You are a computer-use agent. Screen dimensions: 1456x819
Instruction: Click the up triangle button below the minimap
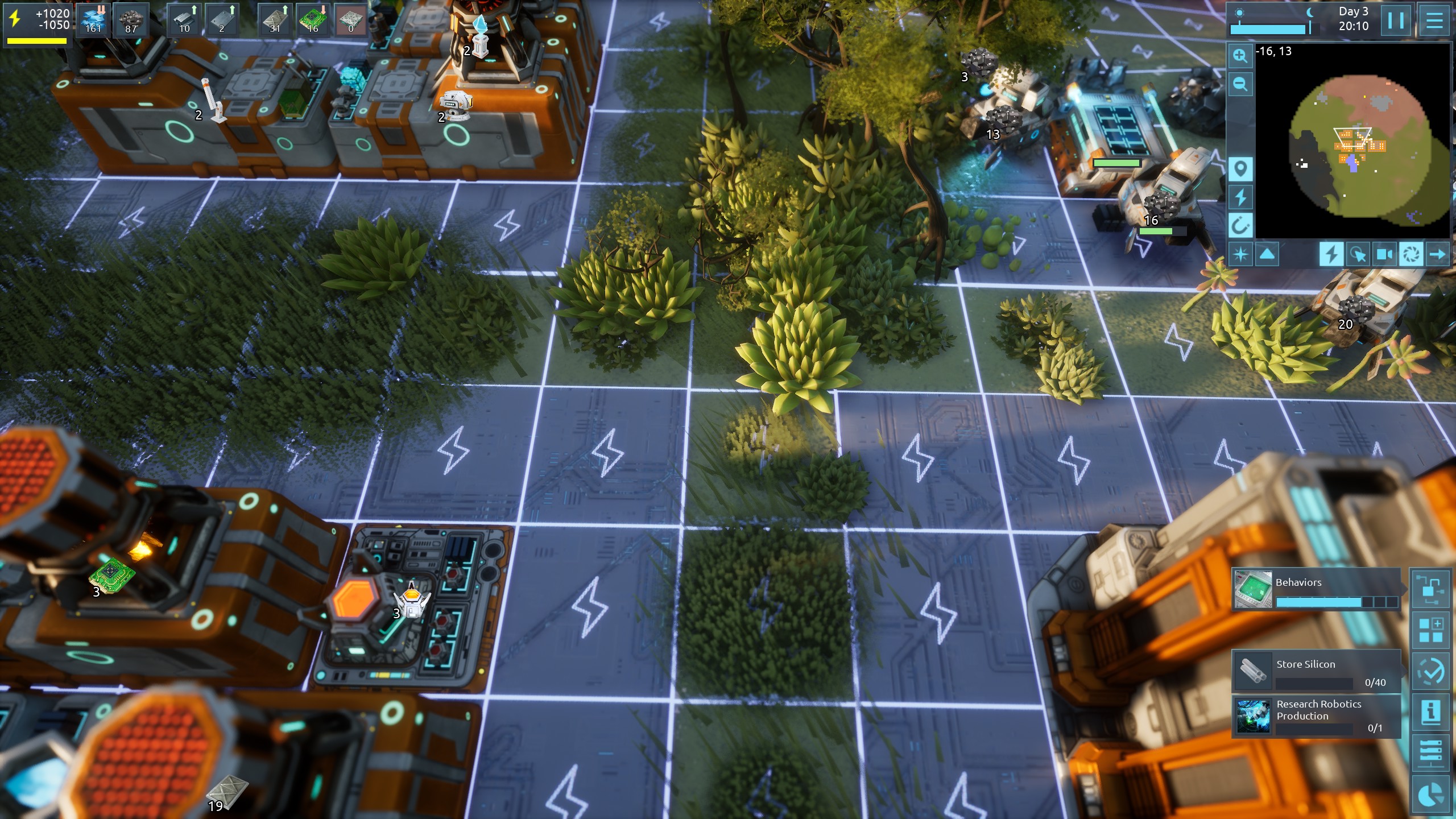[1267, 254]
